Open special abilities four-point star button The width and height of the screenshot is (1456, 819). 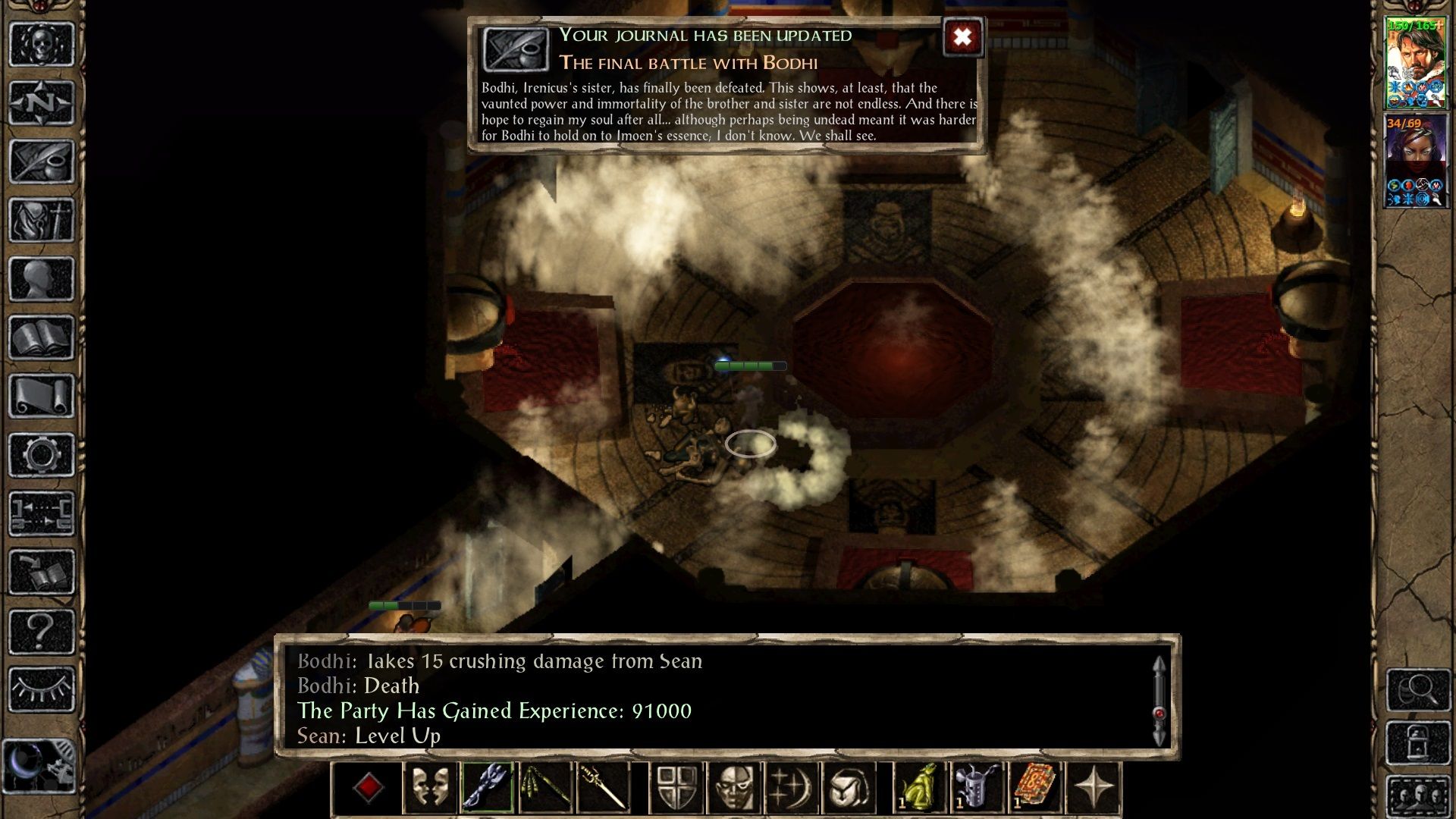coord(1094,788)
